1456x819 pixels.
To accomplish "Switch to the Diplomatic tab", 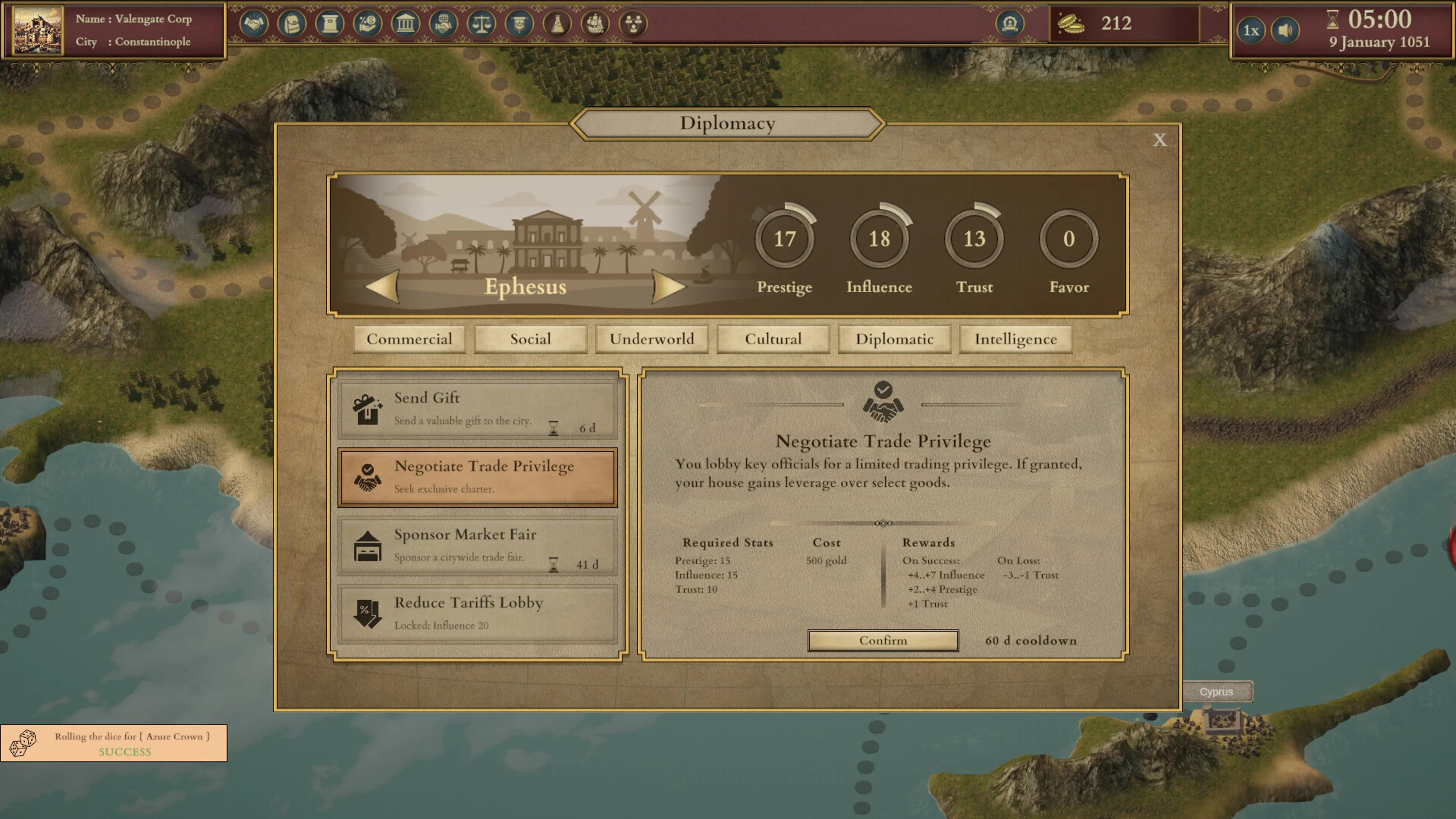I will 894,339.
